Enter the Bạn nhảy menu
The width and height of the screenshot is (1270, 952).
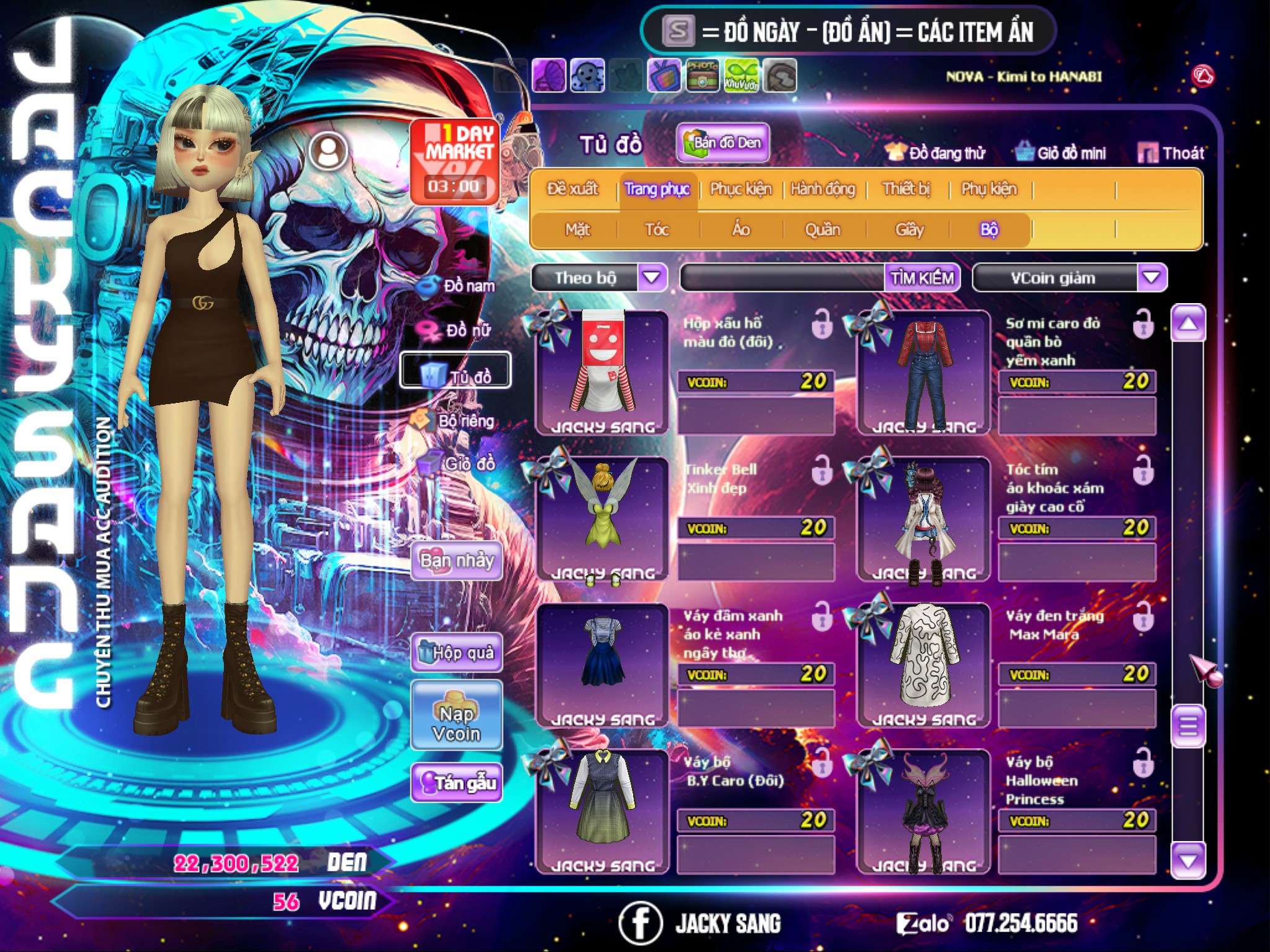[456, 561]
